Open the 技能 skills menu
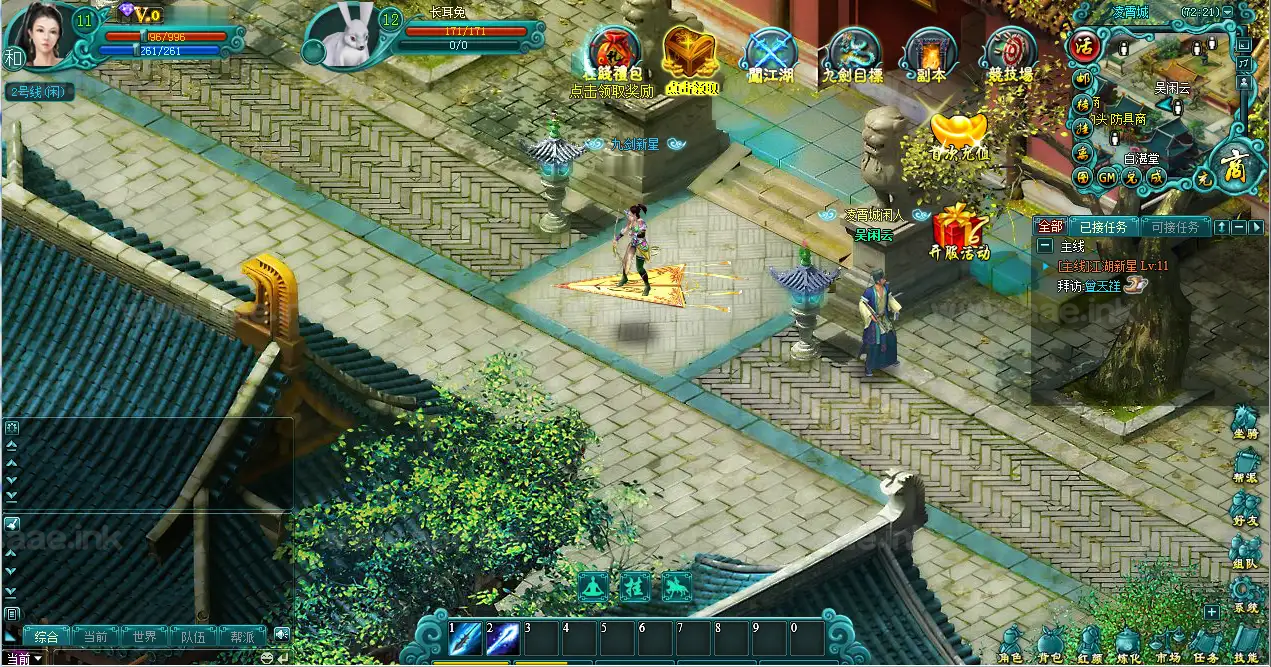Screen dimensions: 1271x667 (1245, 645)
